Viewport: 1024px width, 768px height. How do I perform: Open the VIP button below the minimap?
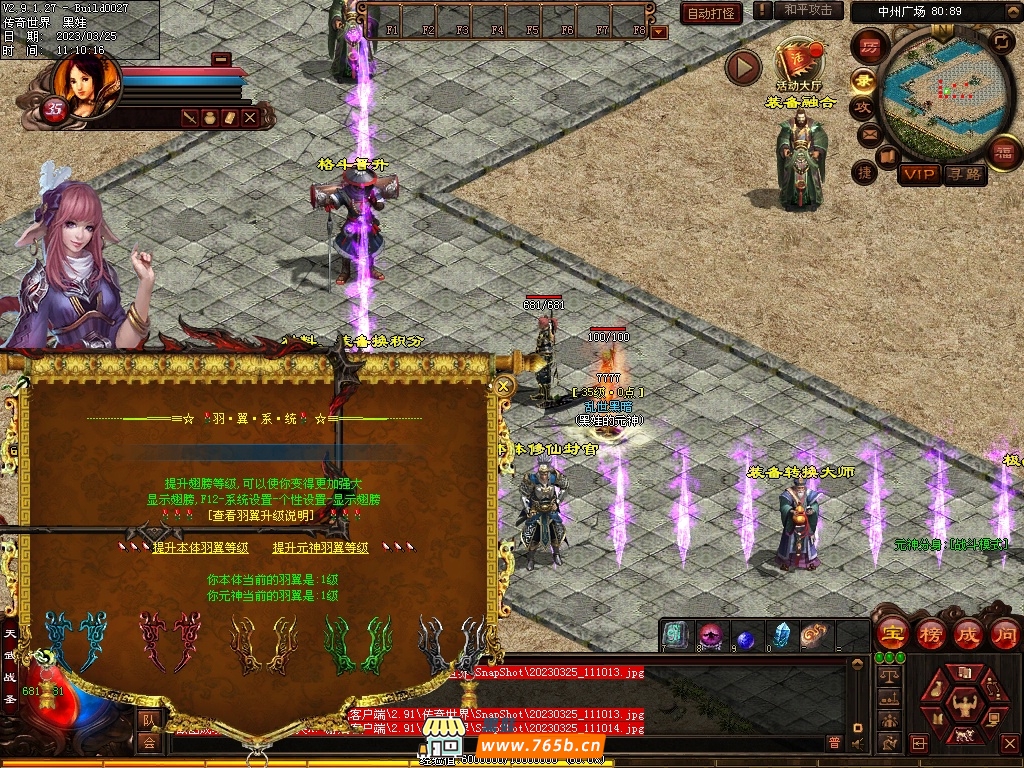[x=918, y=175]
